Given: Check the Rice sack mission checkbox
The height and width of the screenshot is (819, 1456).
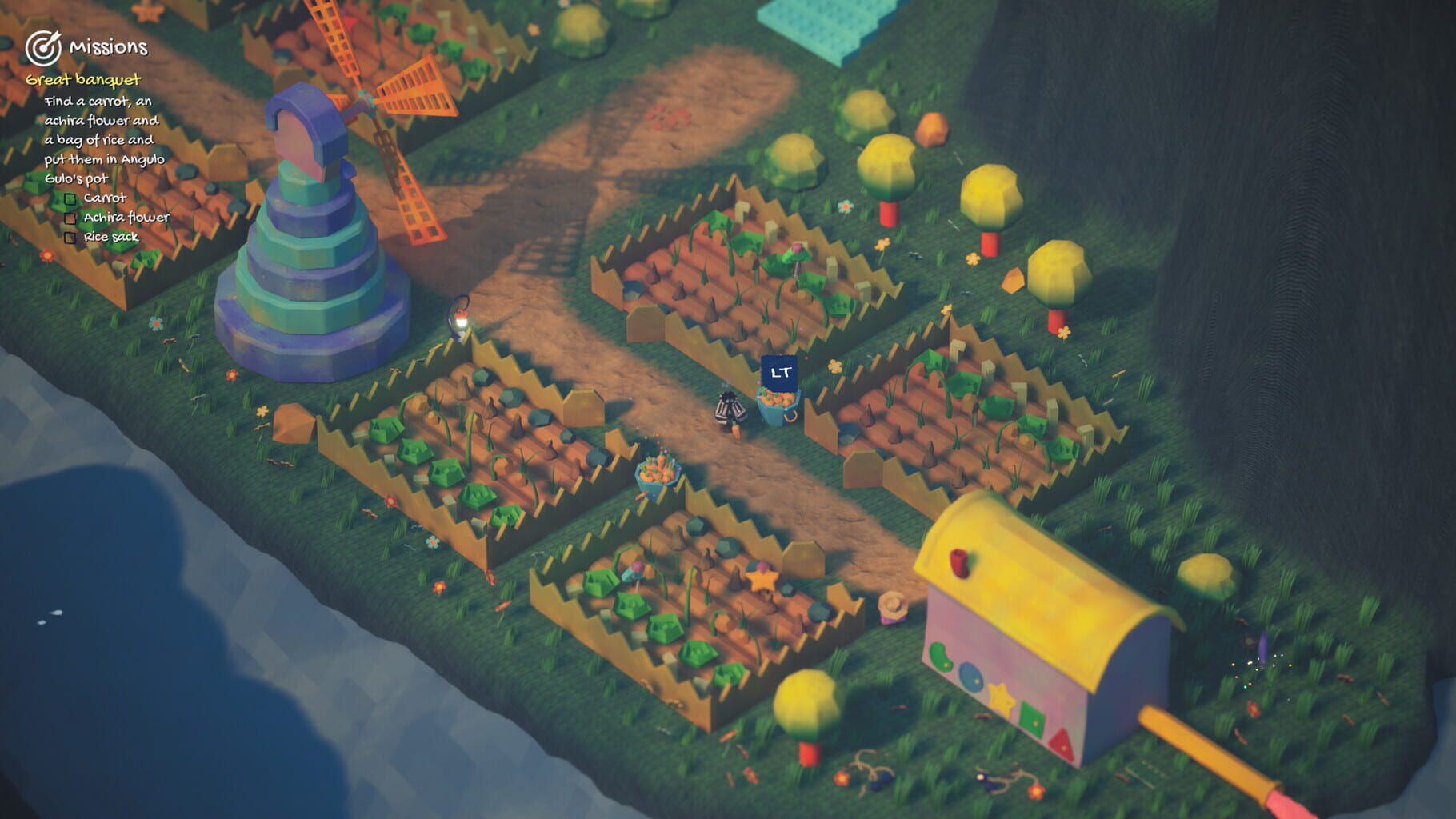Looking at the screenshot, I should point(70,238).
